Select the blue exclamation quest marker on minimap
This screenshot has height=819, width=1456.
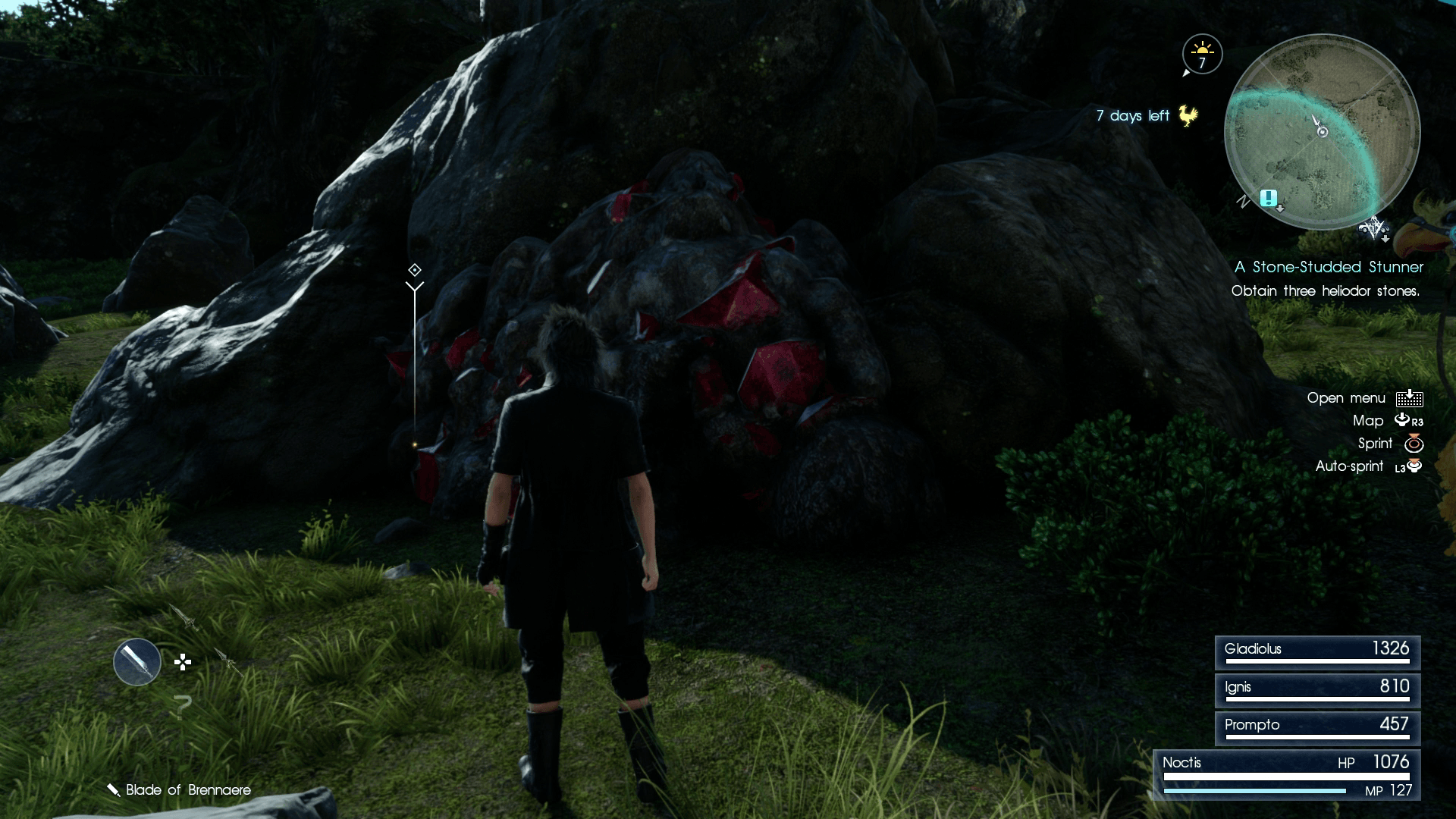click(x=1267, y=198)
